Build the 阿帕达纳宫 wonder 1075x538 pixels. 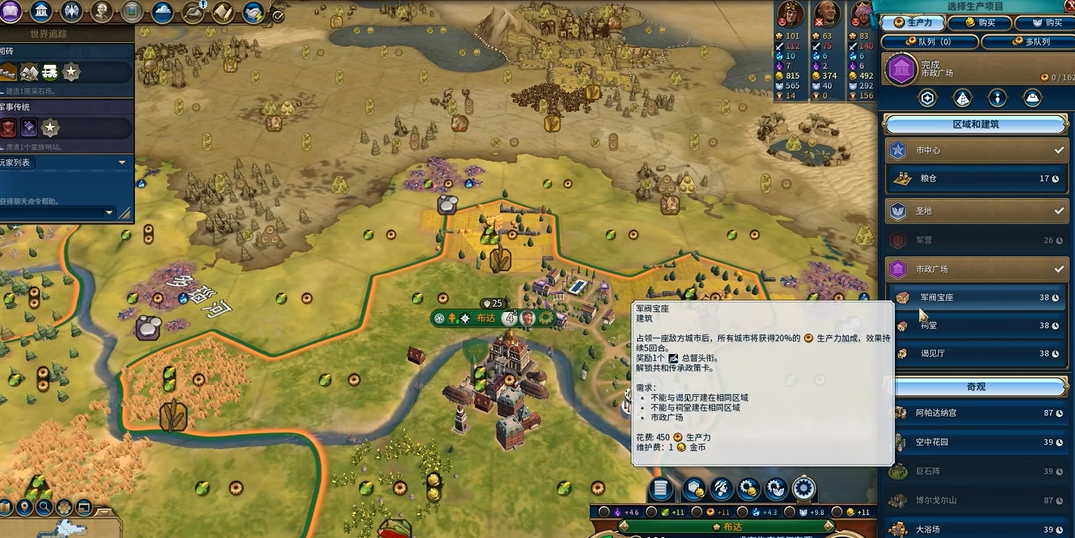pos(975,413)
